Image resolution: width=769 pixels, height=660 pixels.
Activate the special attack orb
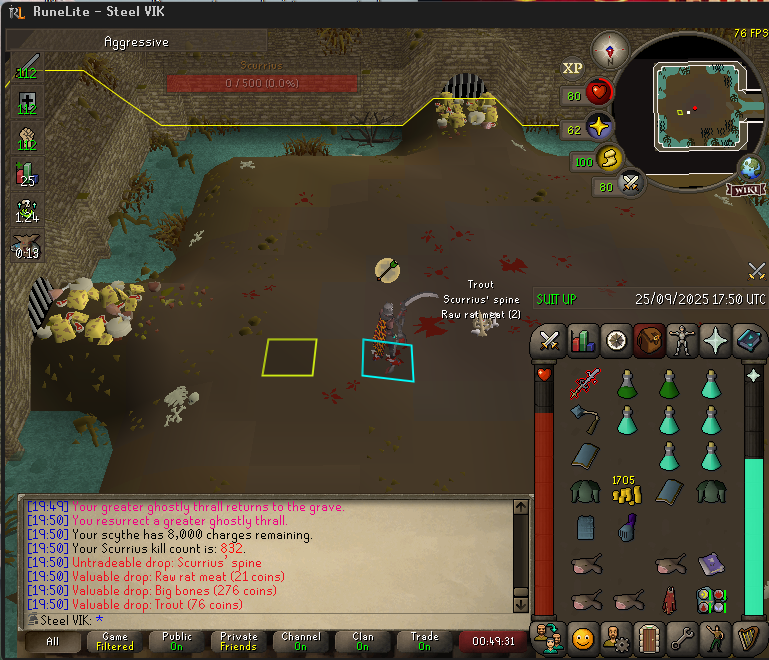[631, 184]
